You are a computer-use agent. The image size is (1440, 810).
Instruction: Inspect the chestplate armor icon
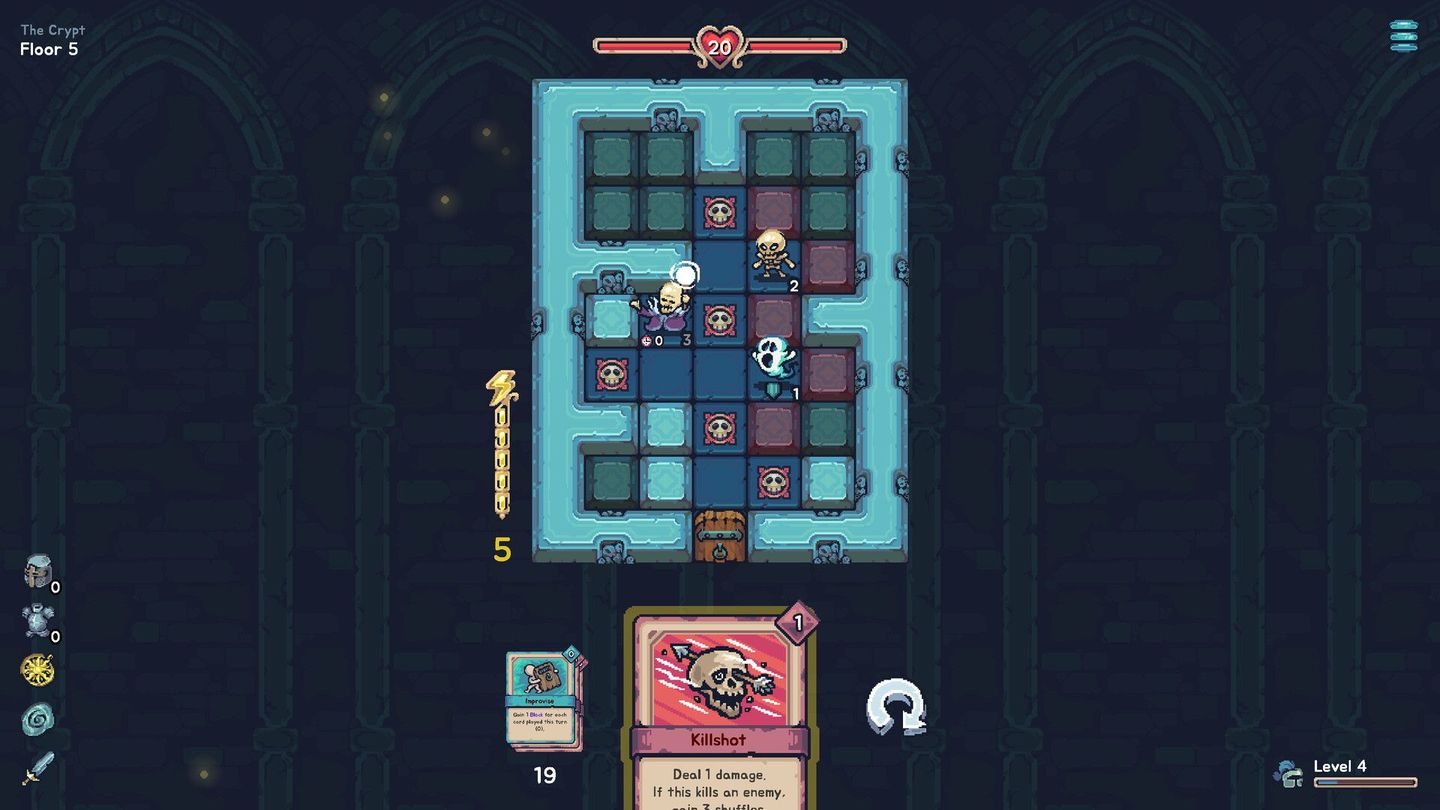point(37,621)
